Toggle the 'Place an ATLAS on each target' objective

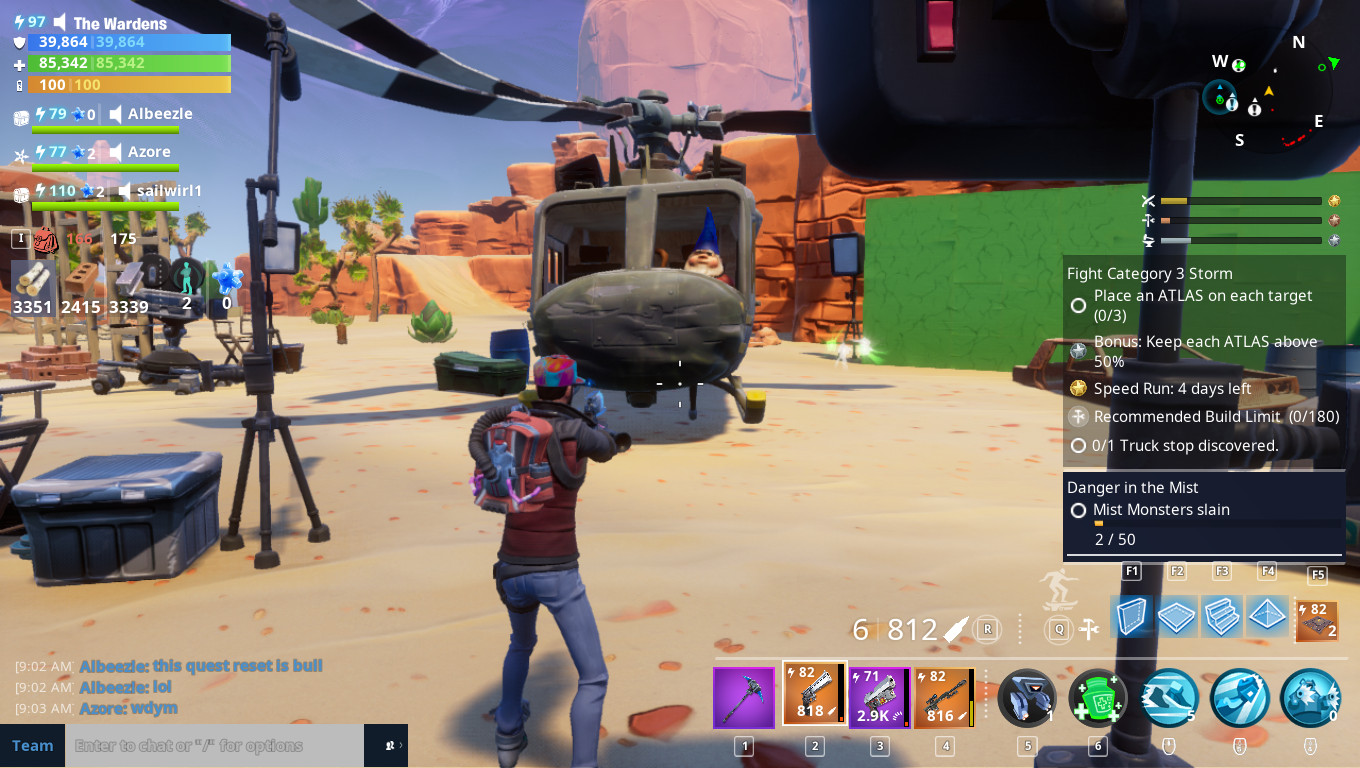tap(1078, 305)
